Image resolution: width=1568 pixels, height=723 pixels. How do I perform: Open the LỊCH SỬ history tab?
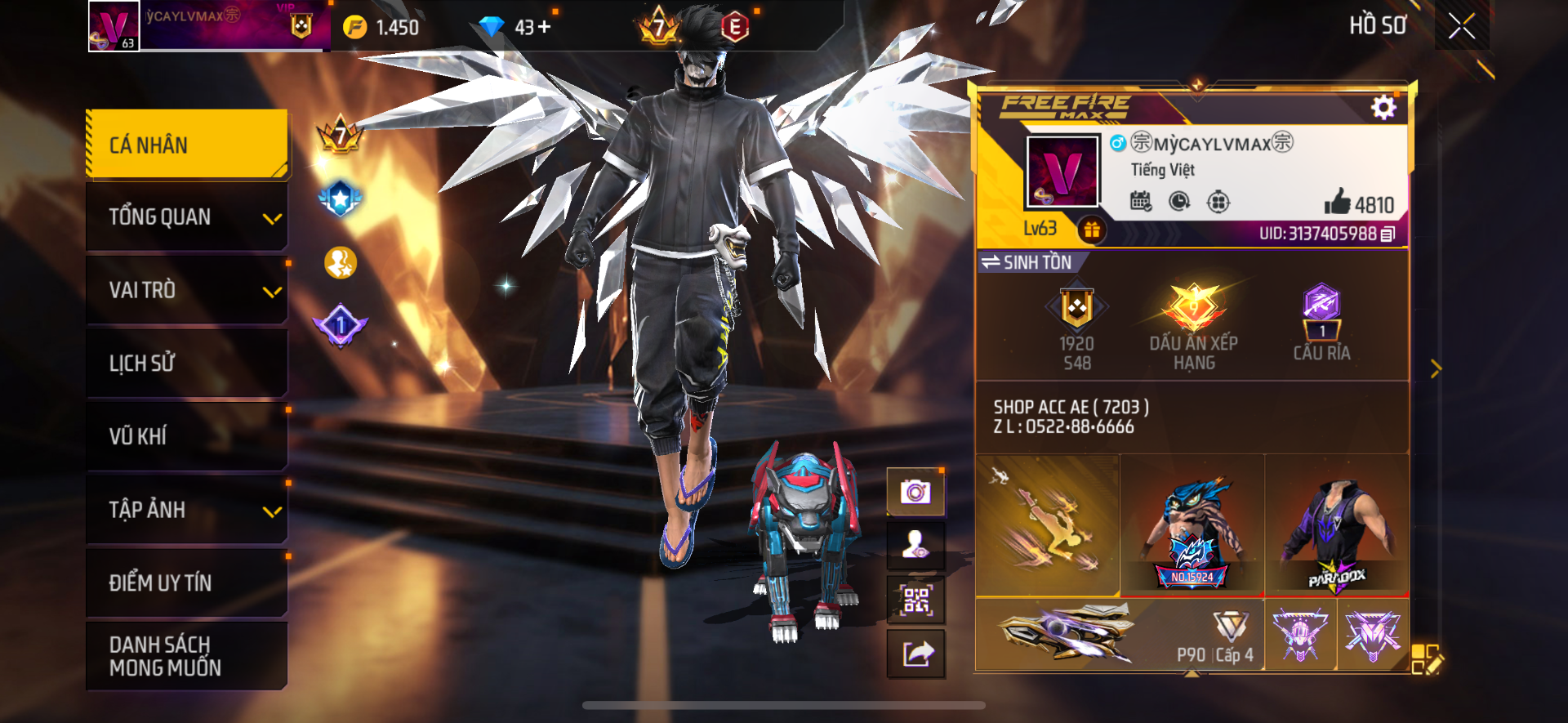tap(187, 363)
